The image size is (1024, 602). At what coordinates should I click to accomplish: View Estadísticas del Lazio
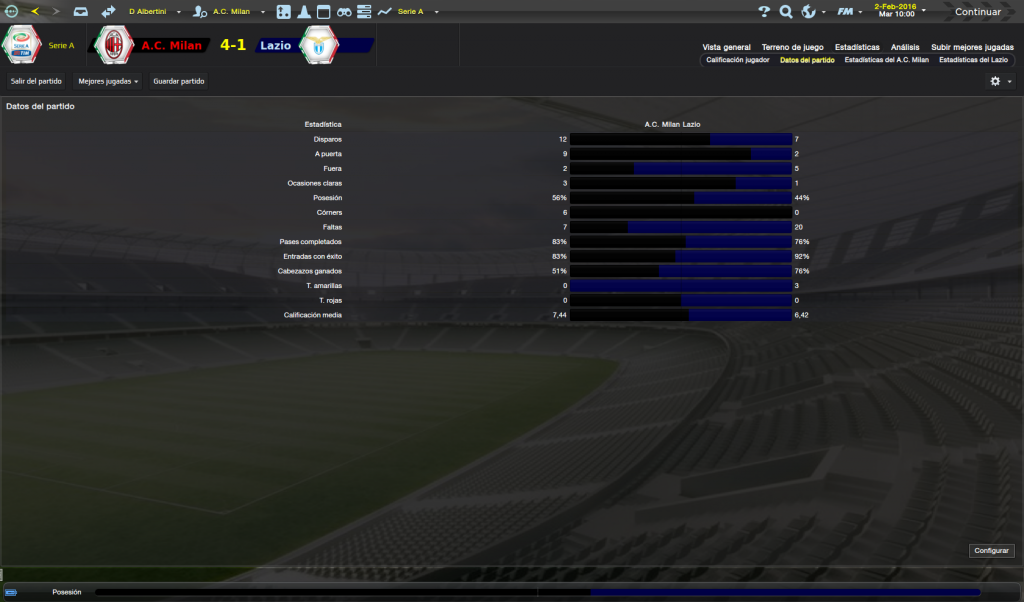973,60
